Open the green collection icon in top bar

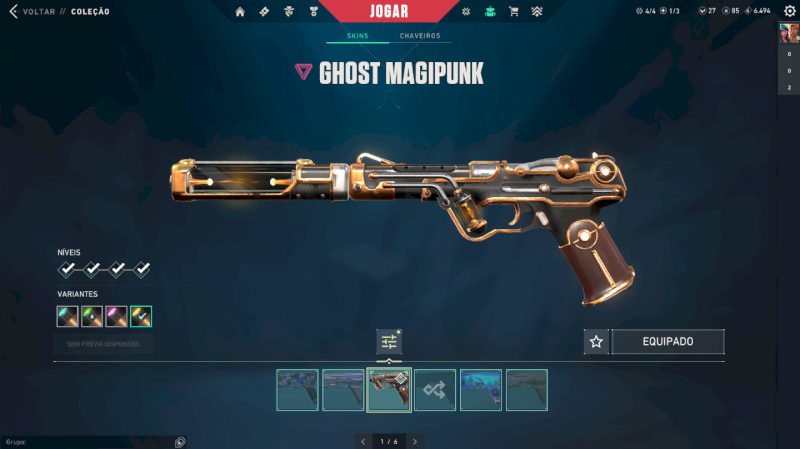click(x=490, y=12)
